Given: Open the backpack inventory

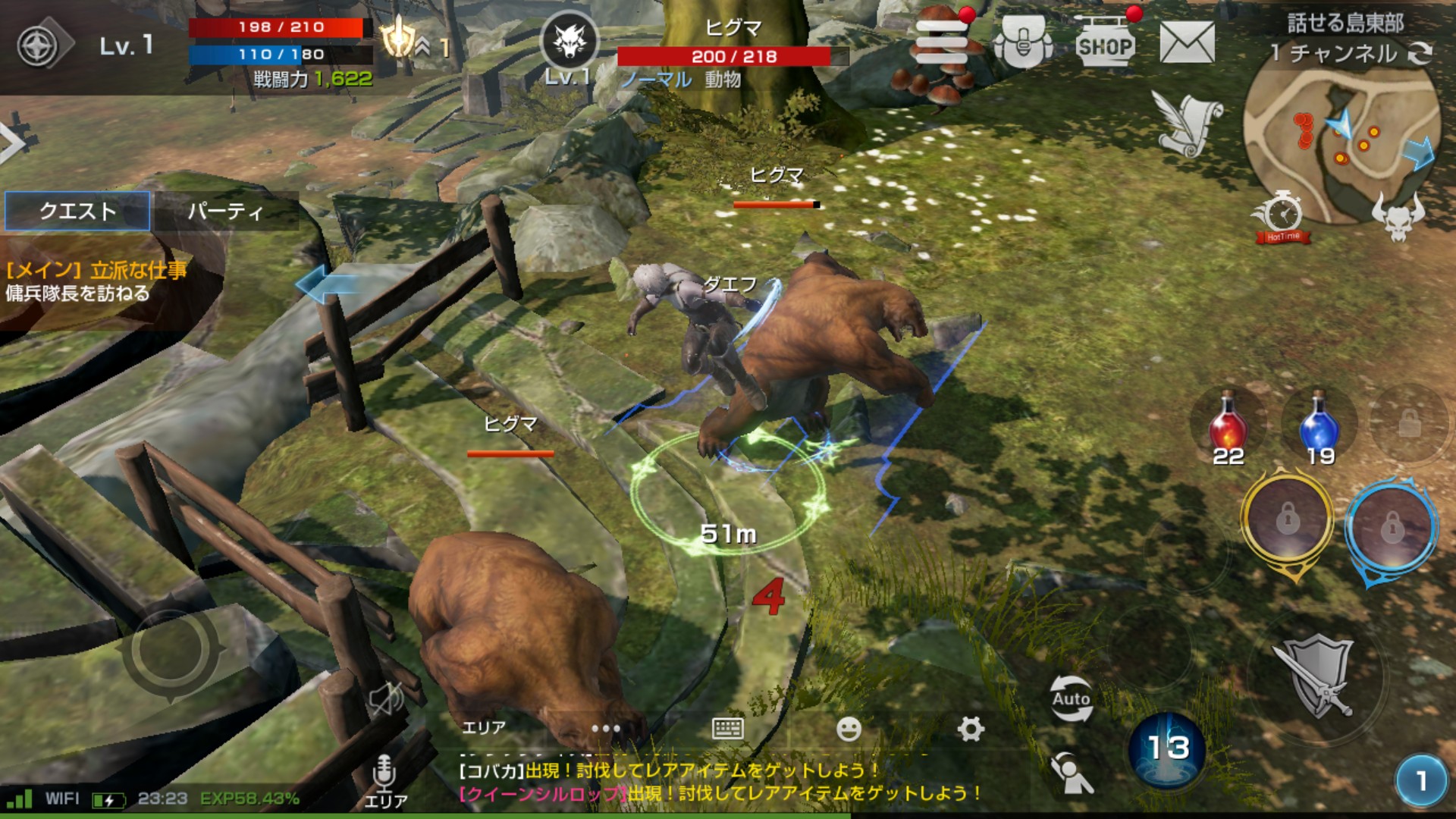Looking at the screenshot, I should (x=1023, y=43).
